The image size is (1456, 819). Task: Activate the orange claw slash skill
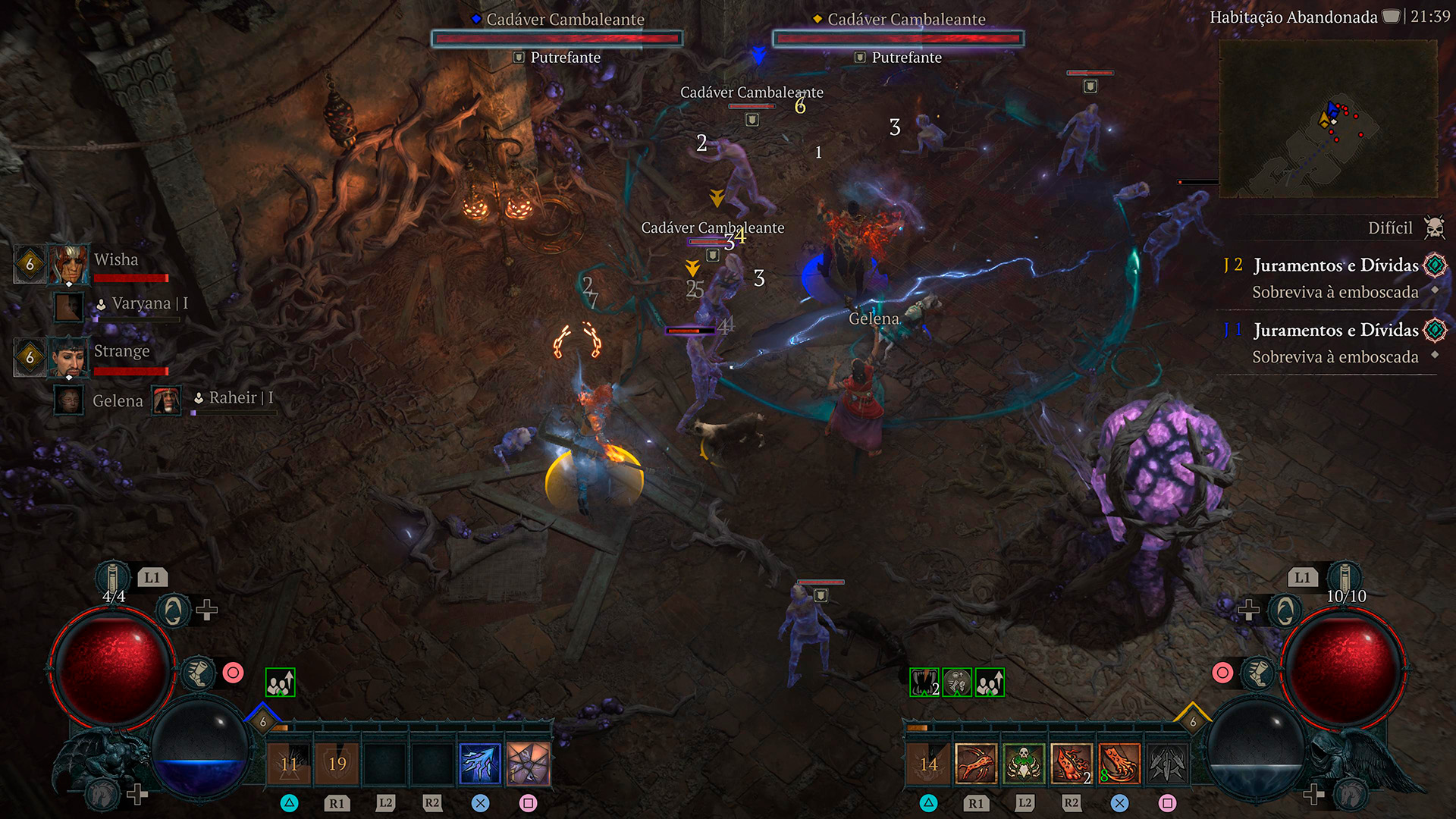pyautogui.click(x=1119, y=764)
